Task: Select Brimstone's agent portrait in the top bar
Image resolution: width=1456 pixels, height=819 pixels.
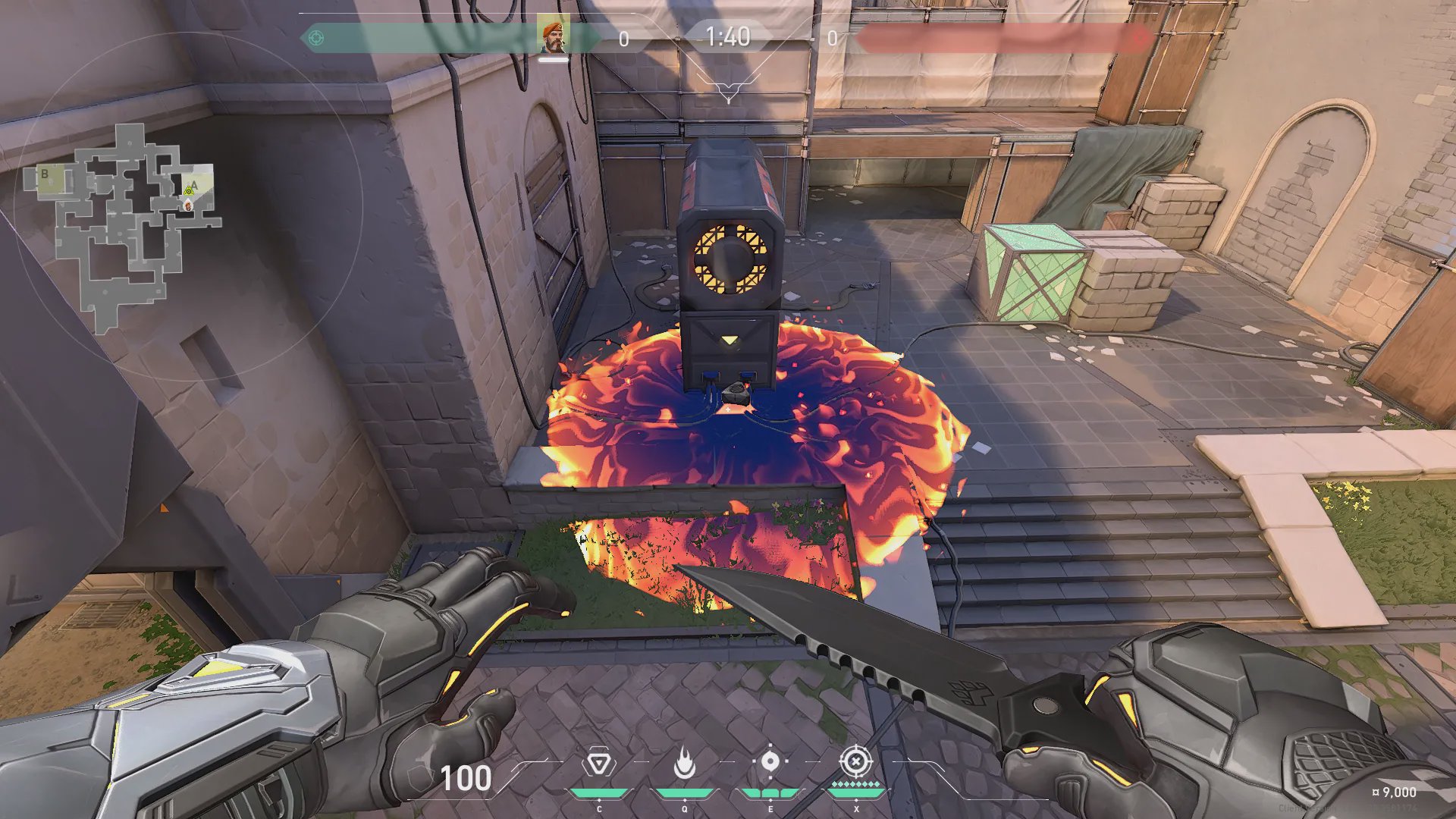Action: (553, 36)
